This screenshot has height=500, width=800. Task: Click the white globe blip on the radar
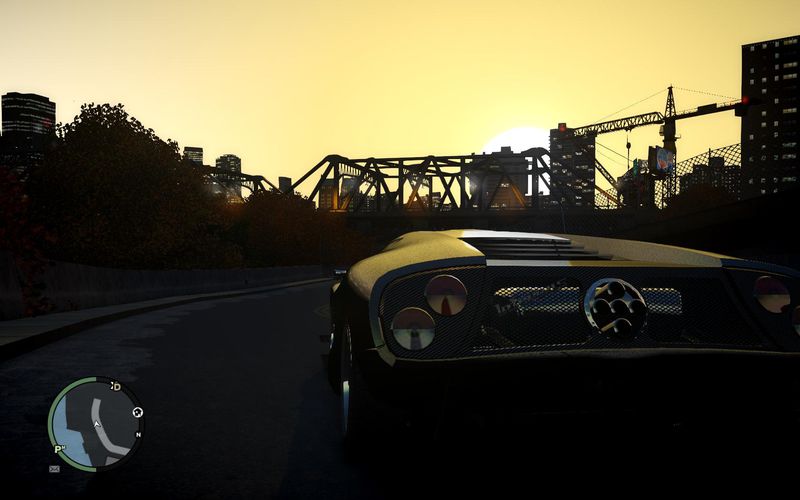[137, 412]
